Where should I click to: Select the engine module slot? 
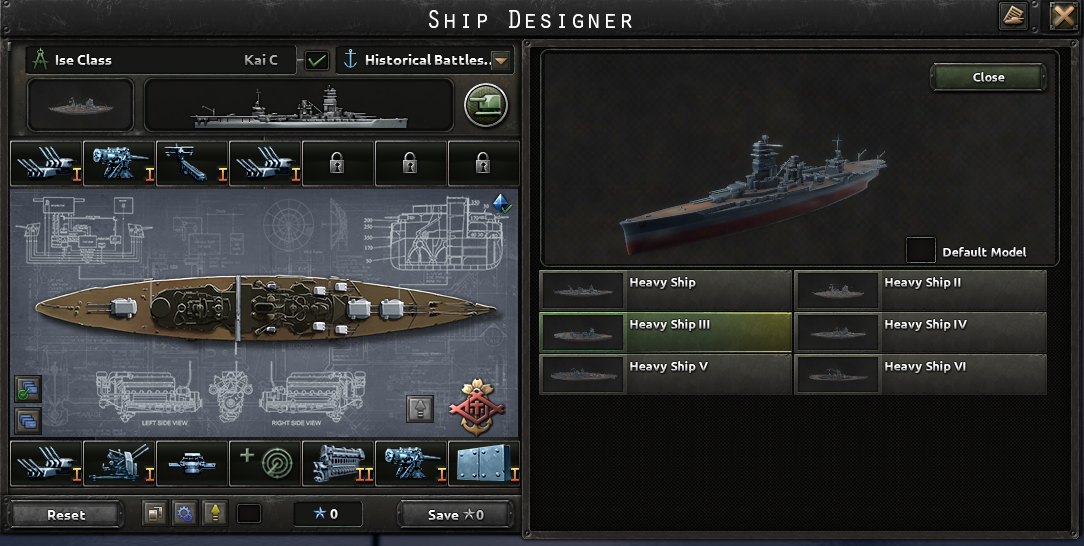[337, 463]
